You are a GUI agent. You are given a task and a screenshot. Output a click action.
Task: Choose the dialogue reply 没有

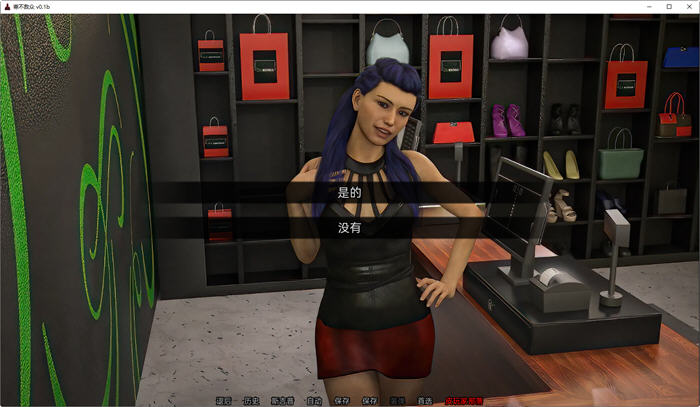(349, 227)
